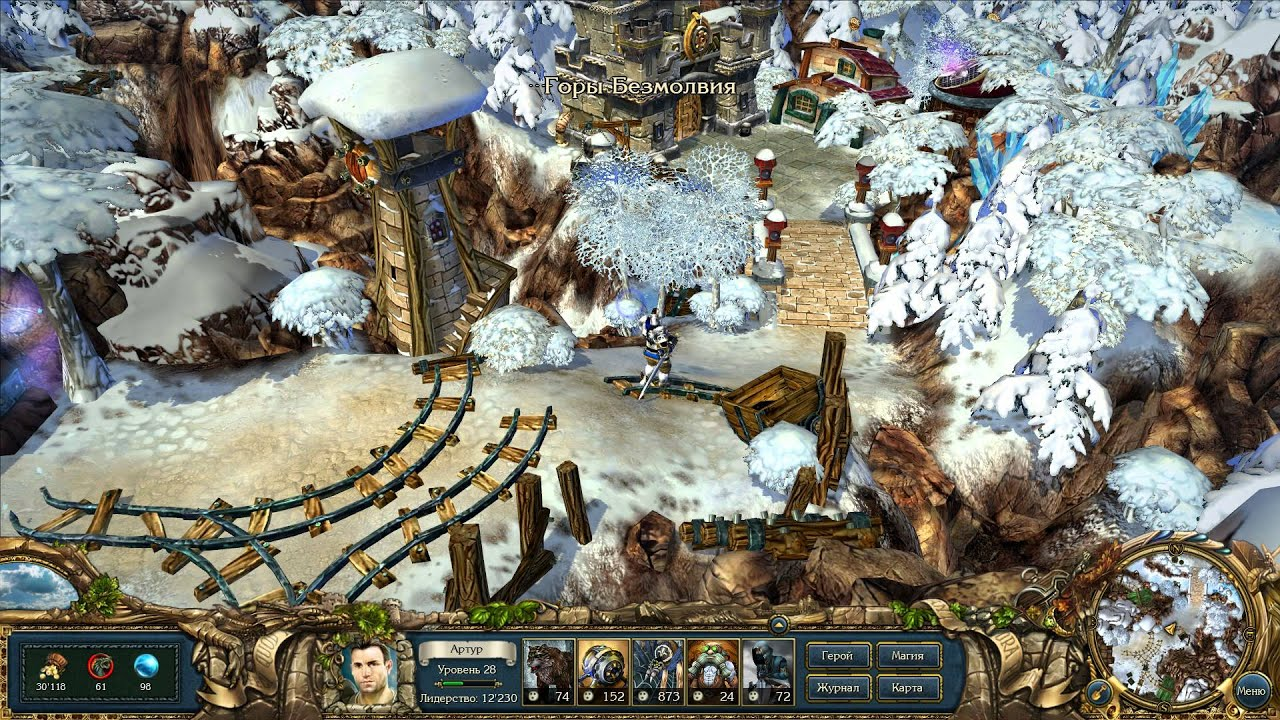Select the goggled dwarf troop slot with 24 units
This screenshot has height=720, width=1280.
coord(713,671)
